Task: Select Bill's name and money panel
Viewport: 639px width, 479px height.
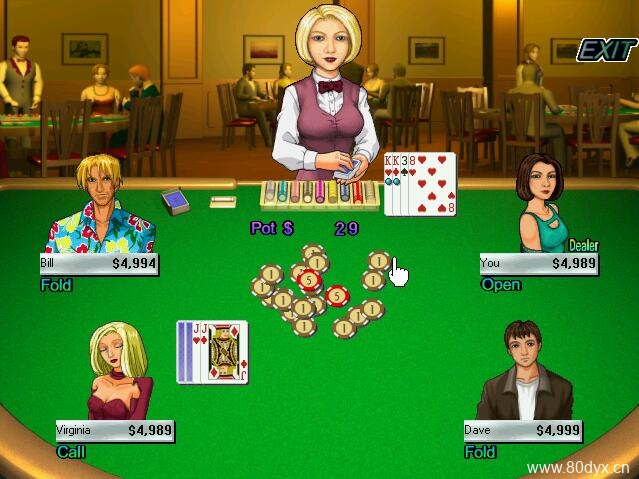Action: click(98, 264)
